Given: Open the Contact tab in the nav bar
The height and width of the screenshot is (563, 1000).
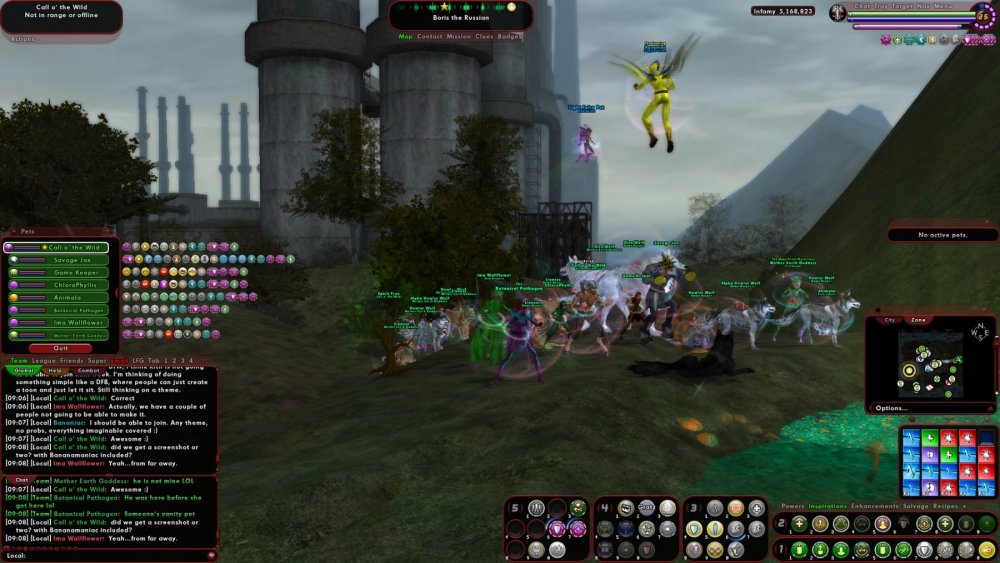Looking at the screenshot, I should [x=430, y=36].
